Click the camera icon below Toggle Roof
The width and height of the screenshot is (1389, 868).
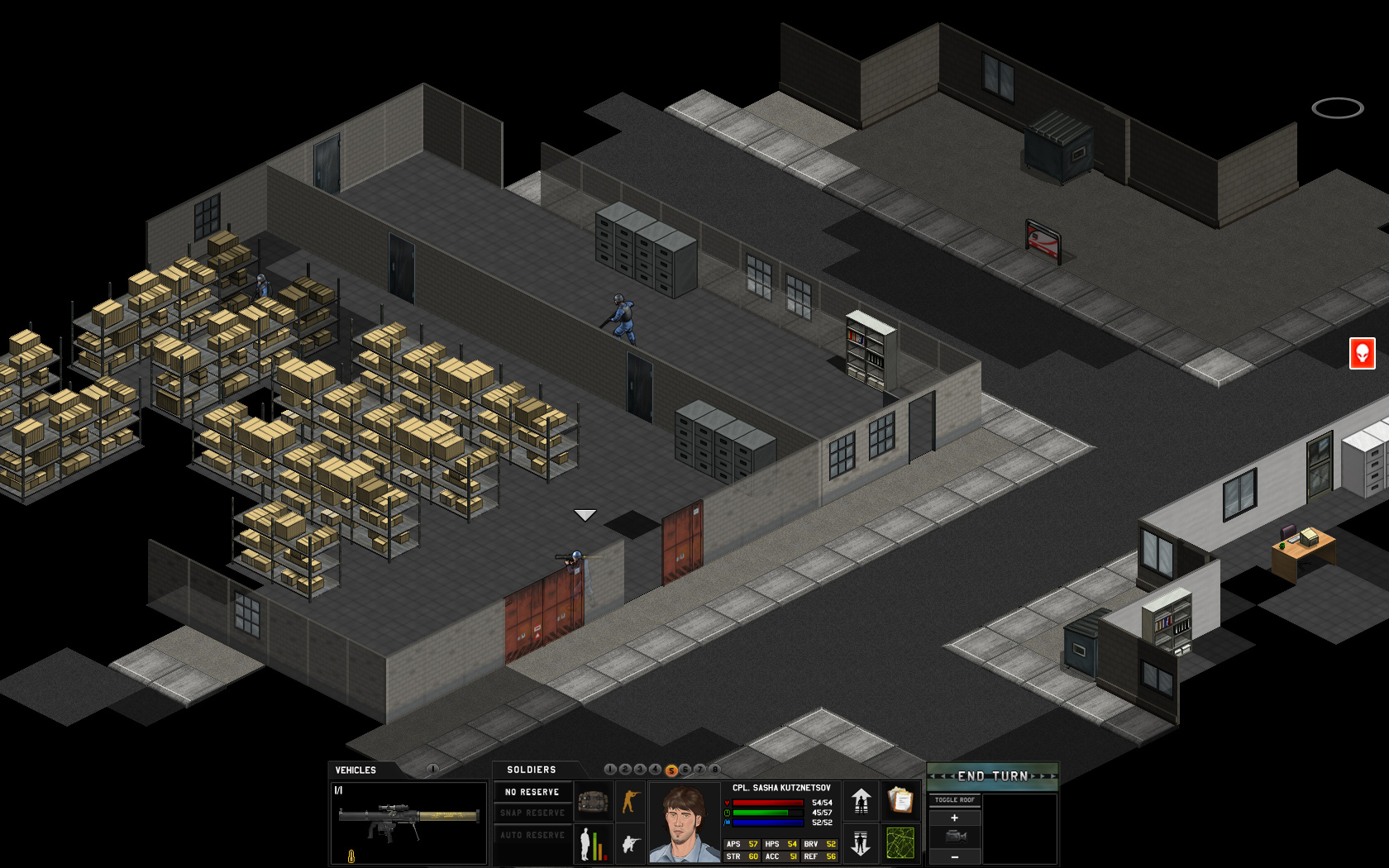(956, 837)
